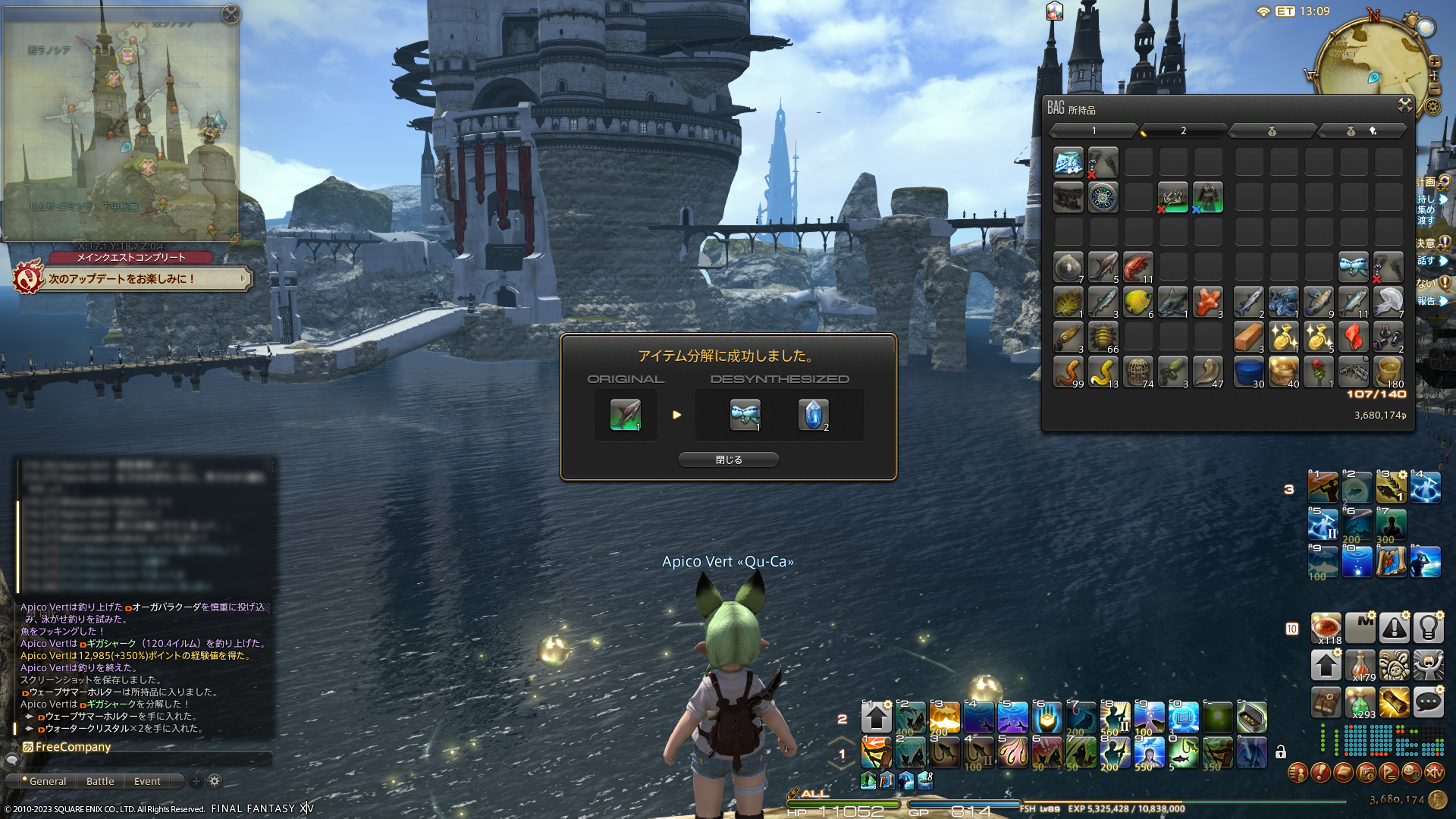
Task: Select the blue octopus item
Action: pyautogui.click(x=1283, y=302)
